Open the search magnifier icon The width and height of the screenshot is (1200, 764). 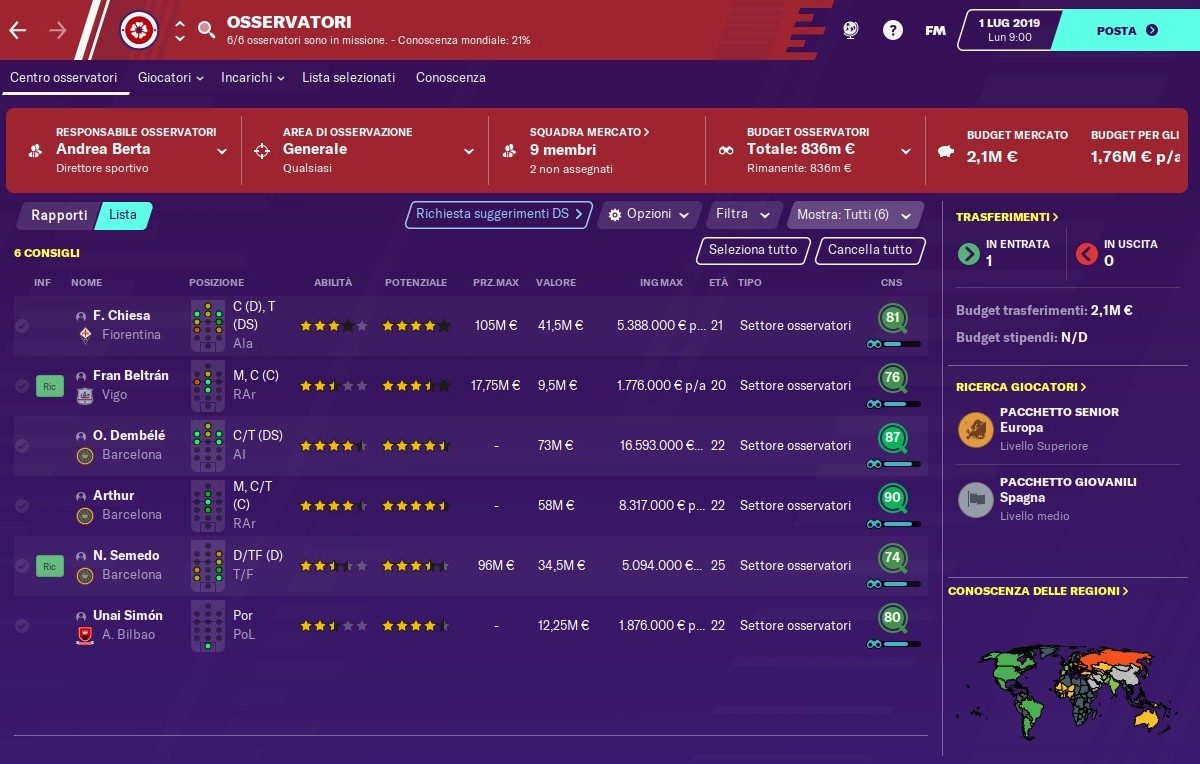pos(206,30)
